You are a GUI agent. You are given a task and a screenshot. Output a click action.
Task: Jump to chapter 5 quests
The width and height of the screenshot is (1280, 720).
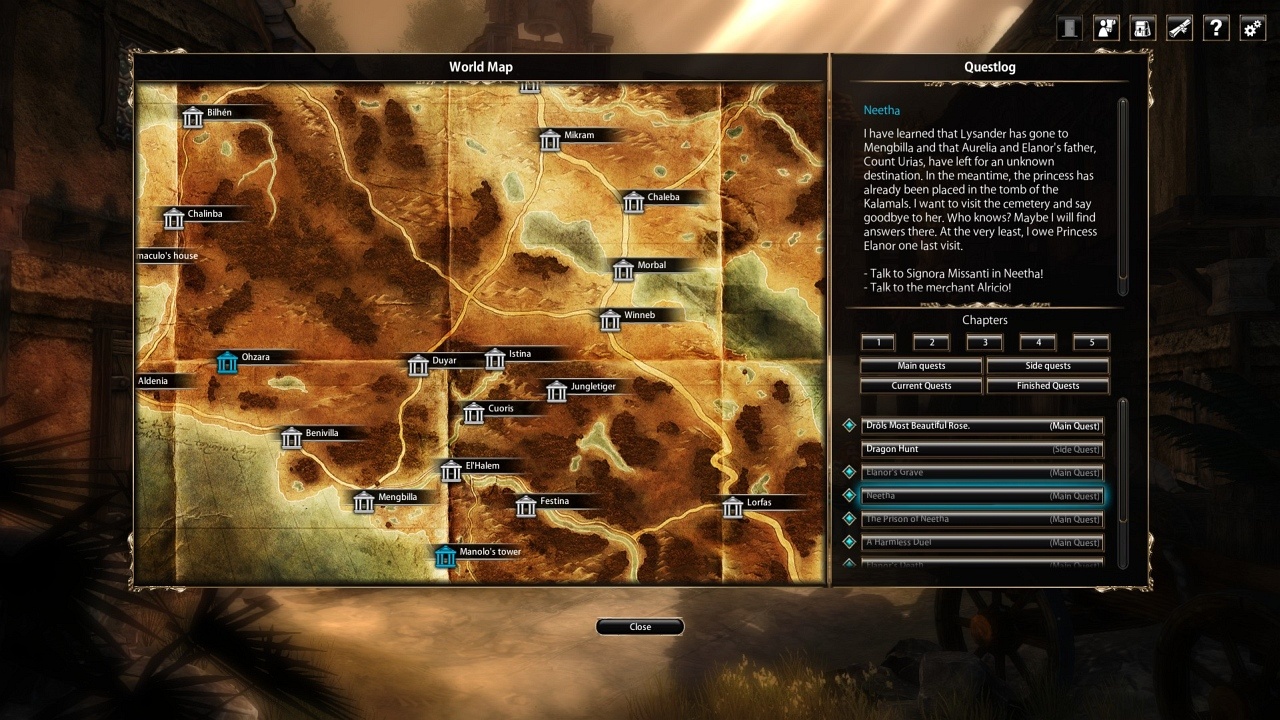coord(1091,343)
